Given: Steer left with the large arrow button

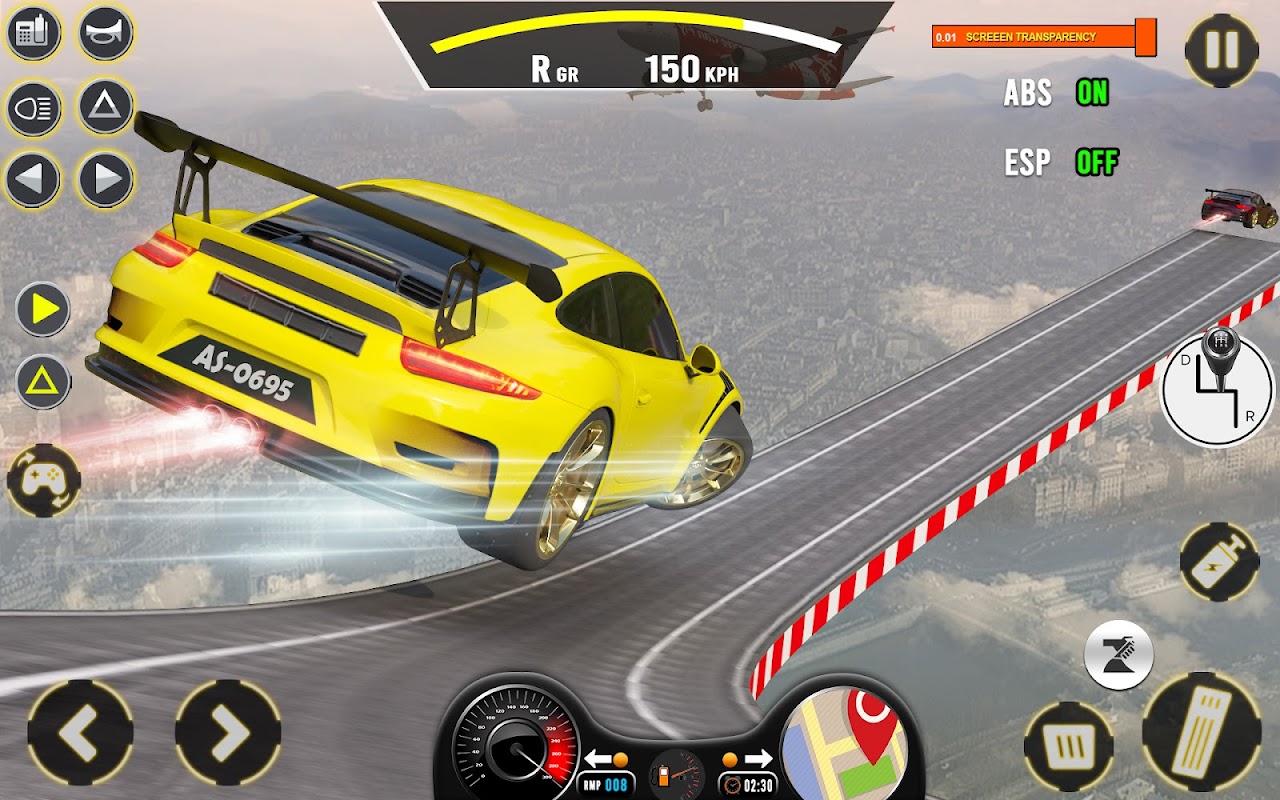Looking at the screenshot, I should [x=80, y=733].
